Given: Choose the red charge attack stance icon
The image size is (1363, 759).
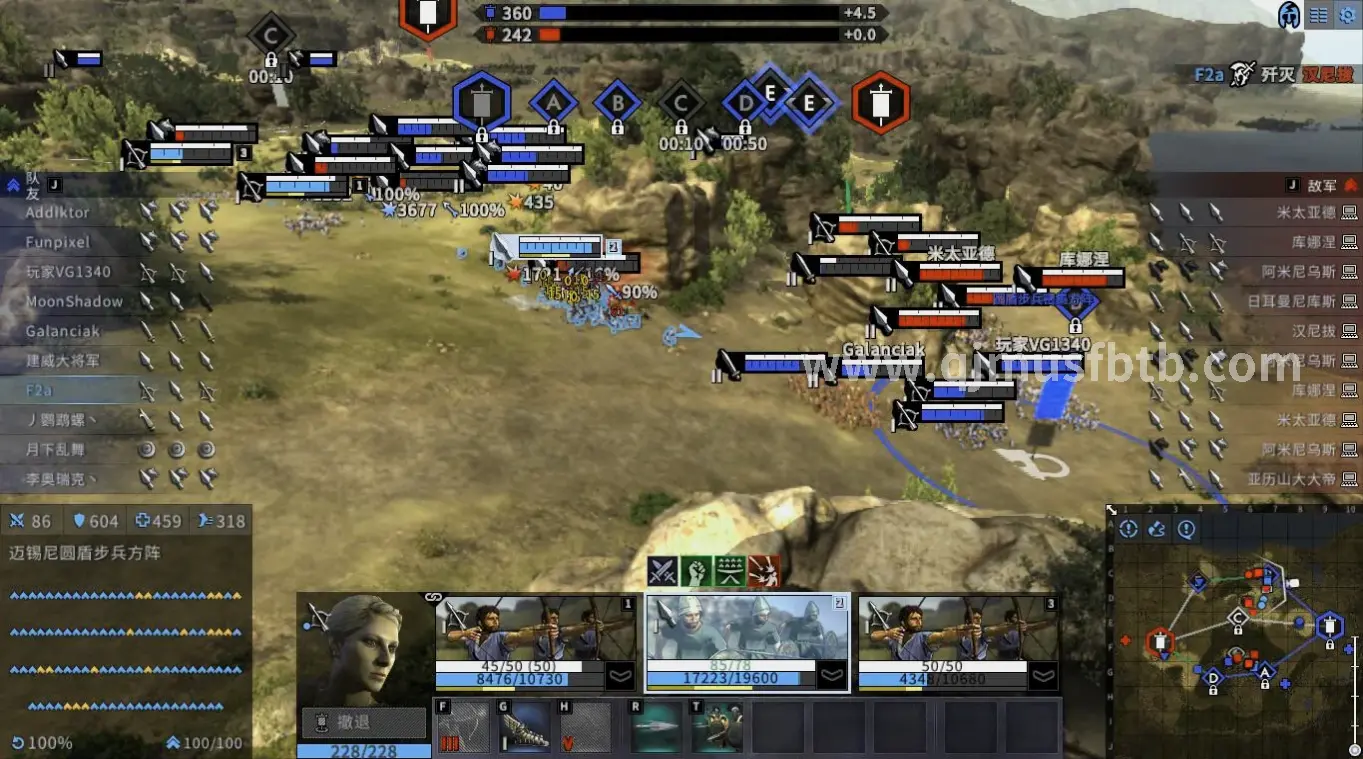Looking at the screenshot, I should click(764, 571).
